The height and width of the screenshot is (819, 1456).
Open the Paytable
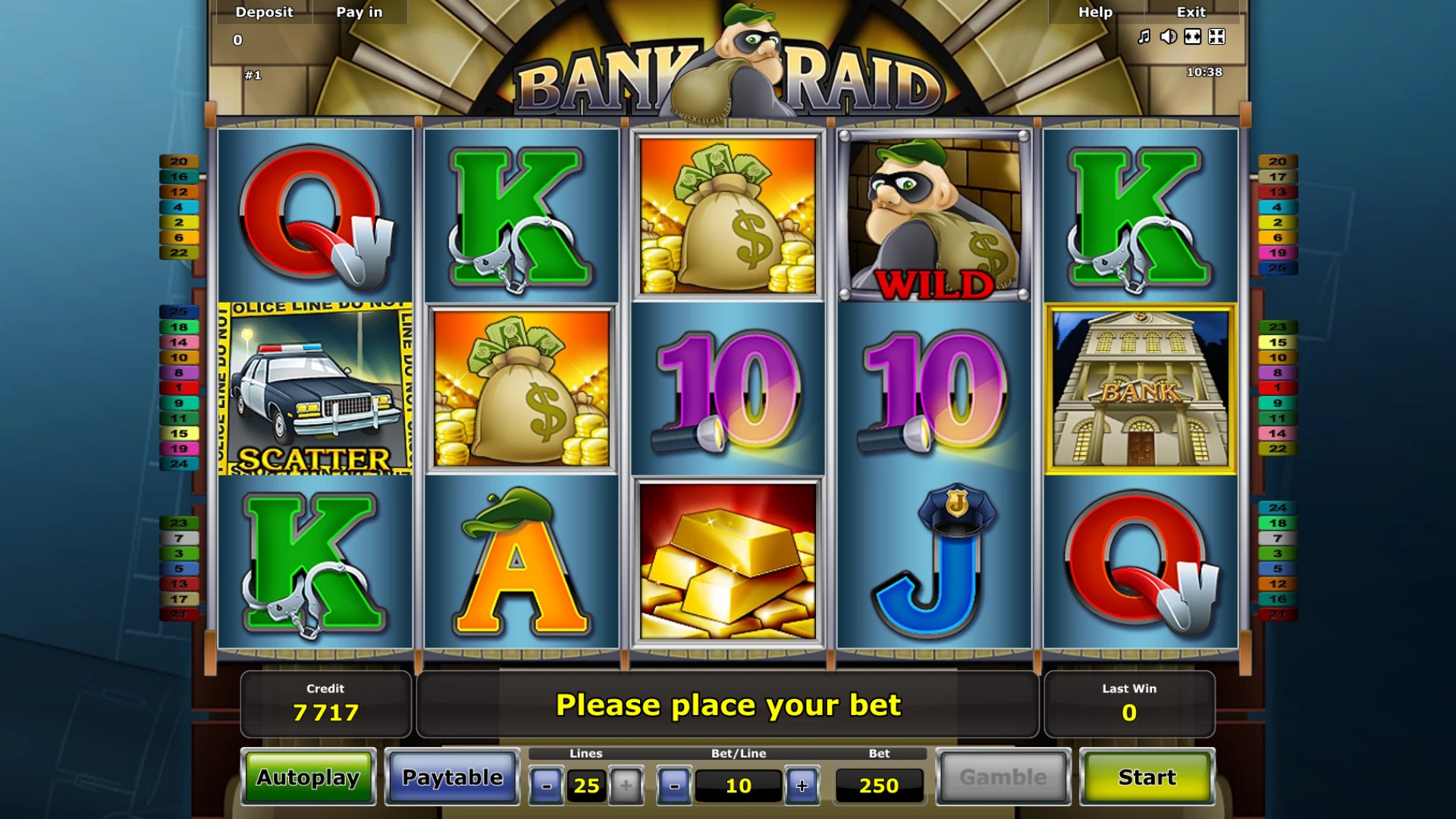coord(452,777)
